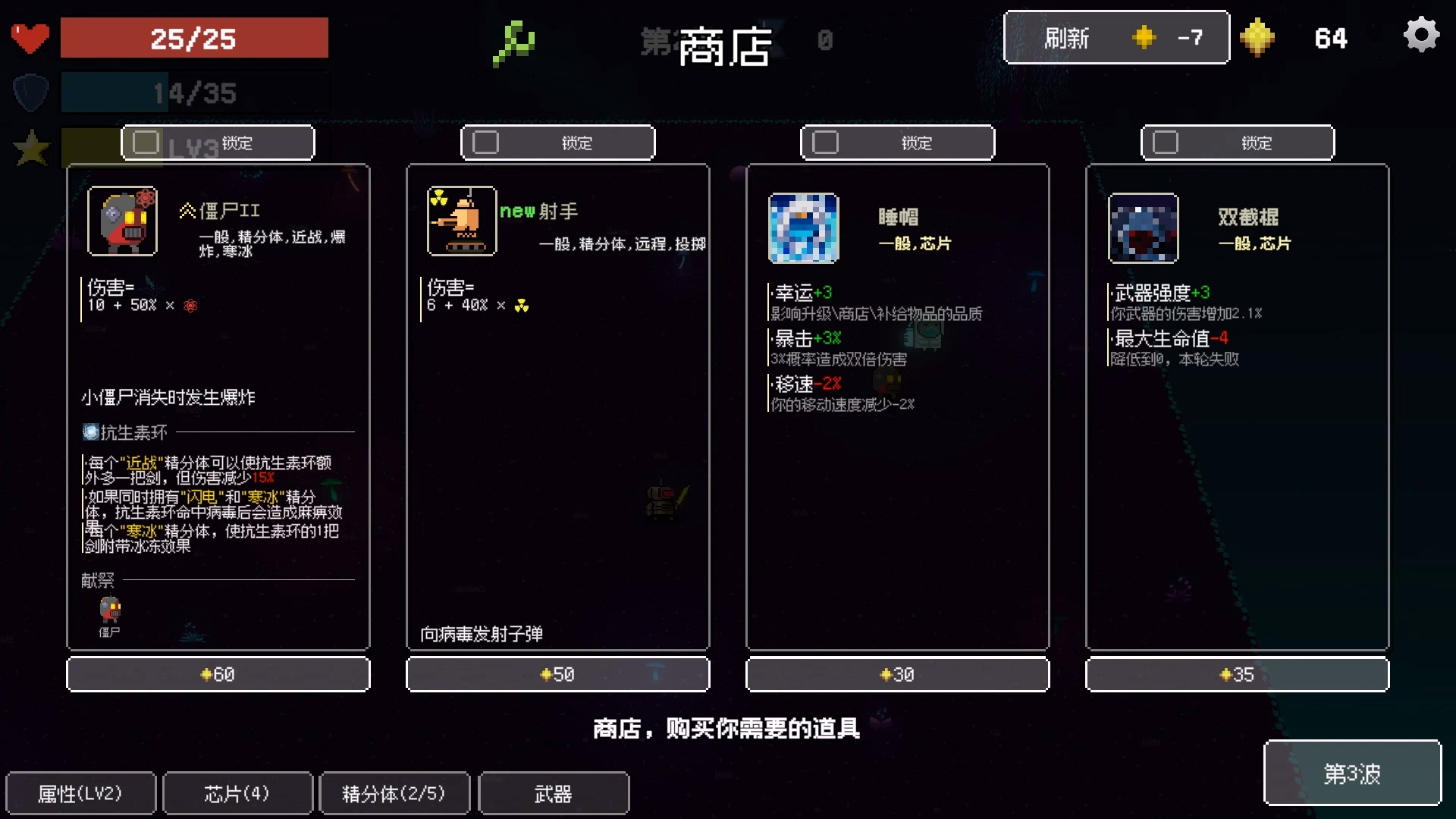Start the 第3波 wave
Screen dimensions: 1456x819
click(1353, 773)
